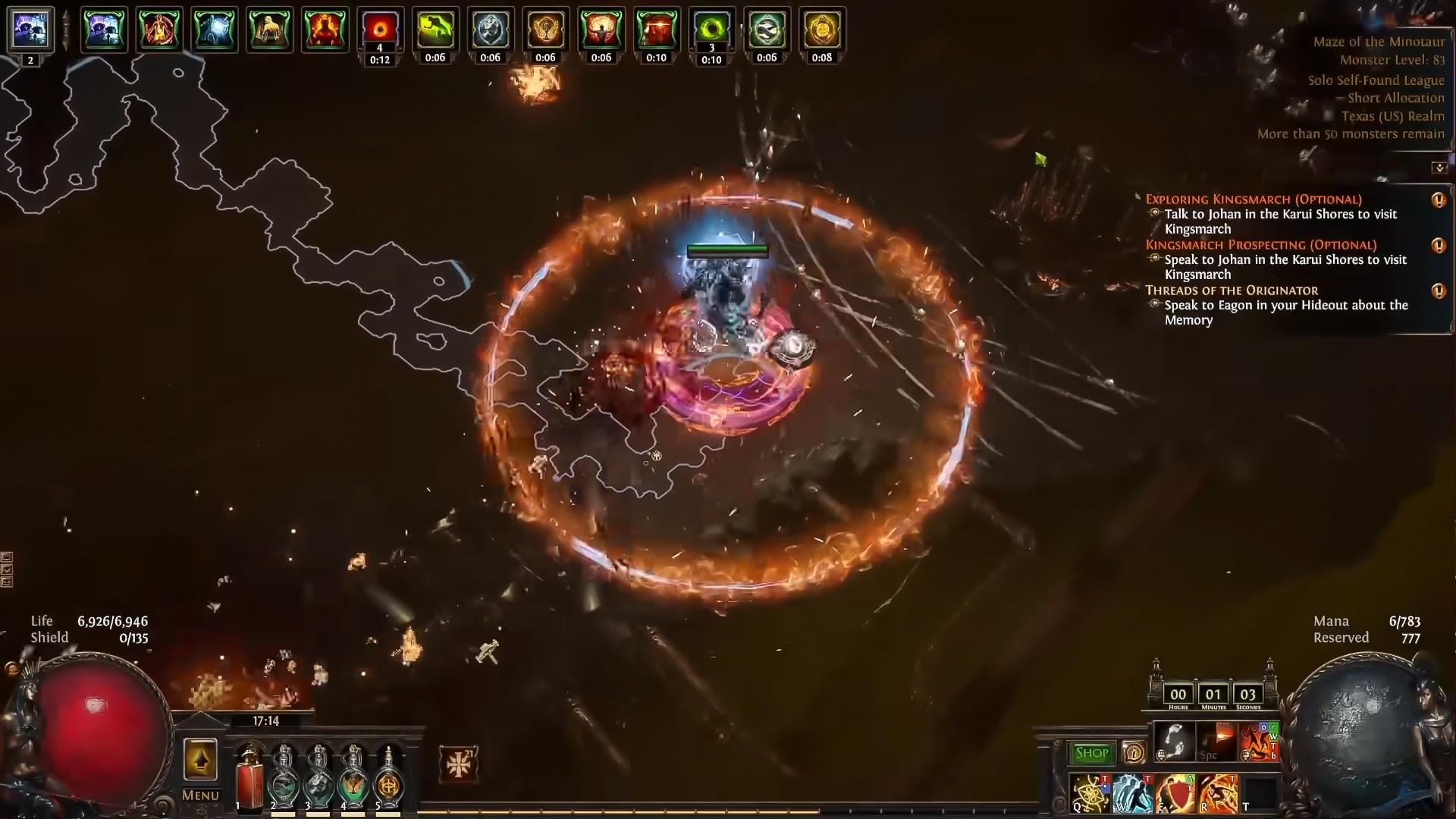Select the red dancing-figures skill icon
1456x819 pixels.
pos(1259,741)
